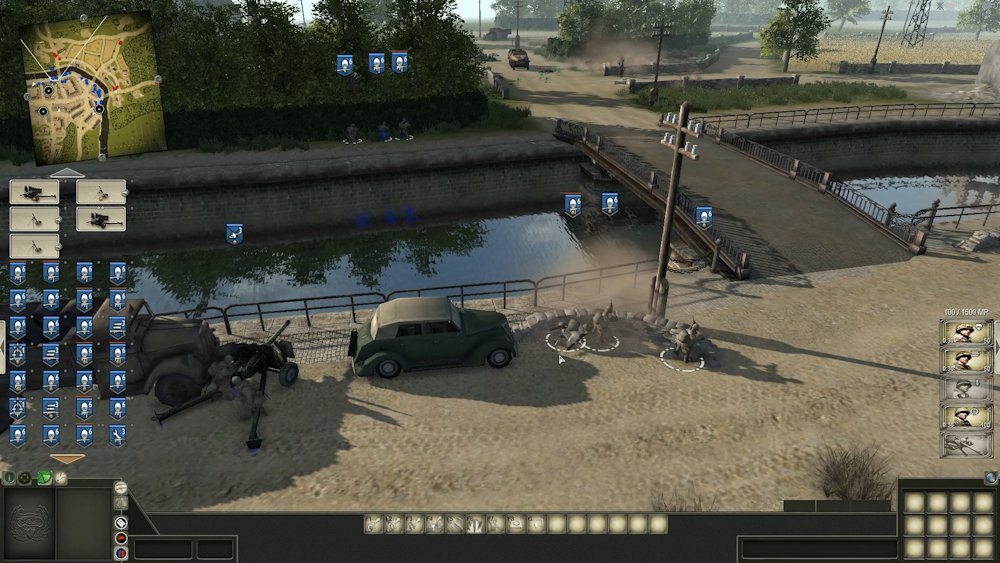
Task: Click the green radar icon
Action: [45, 478]
